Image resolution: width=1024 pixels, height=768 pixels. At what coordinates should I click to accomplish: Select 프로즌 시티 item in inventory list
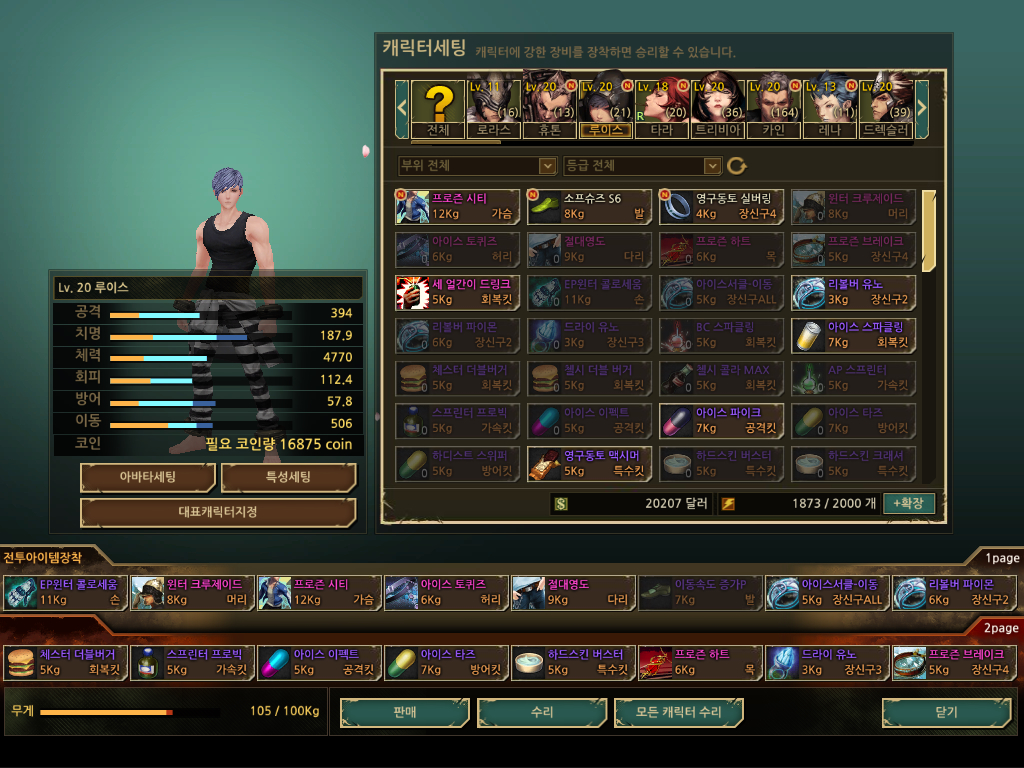point(458,206)
